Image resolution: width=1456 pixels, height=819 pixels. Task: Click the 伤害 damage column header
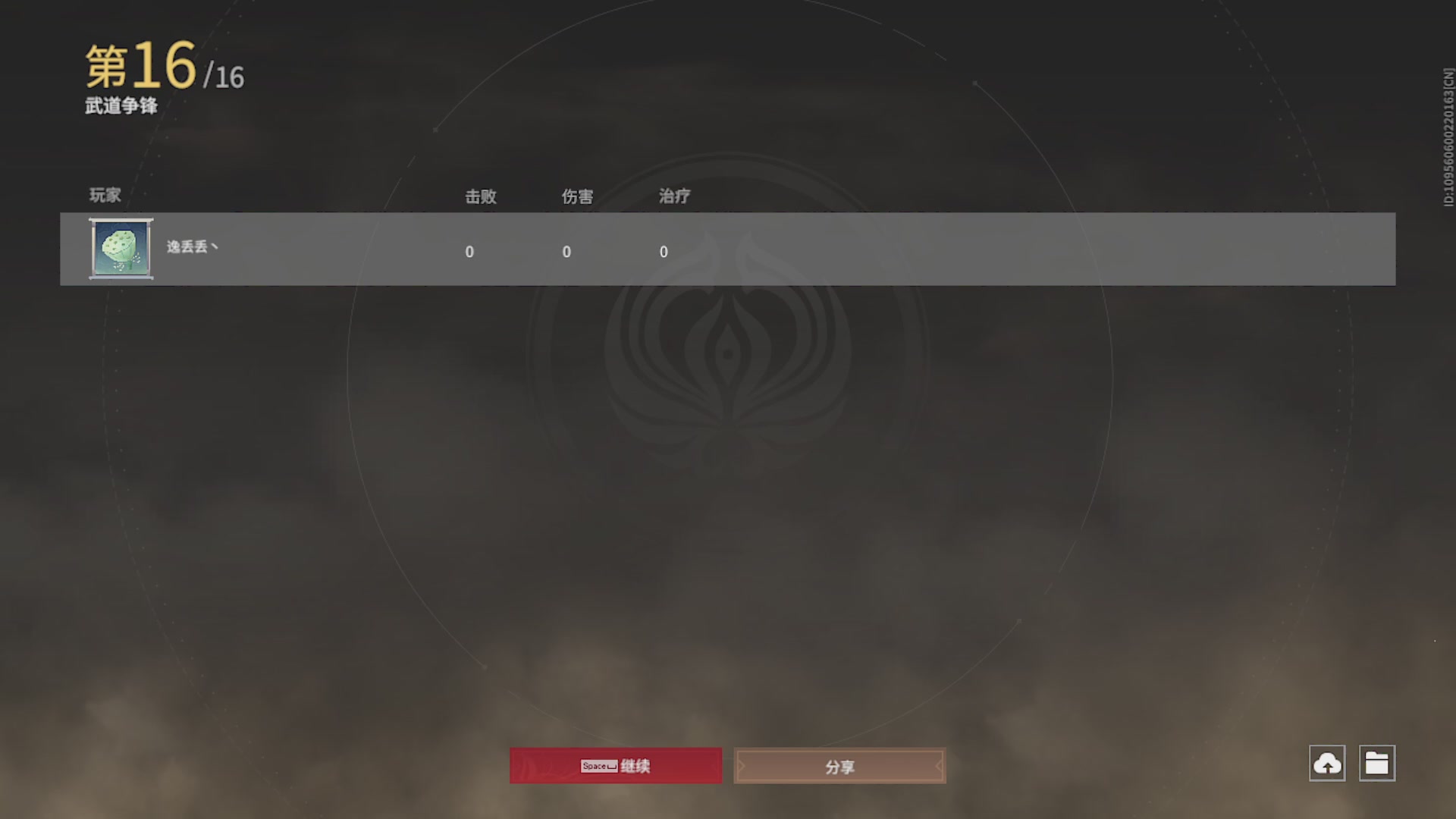coord(576,196)
